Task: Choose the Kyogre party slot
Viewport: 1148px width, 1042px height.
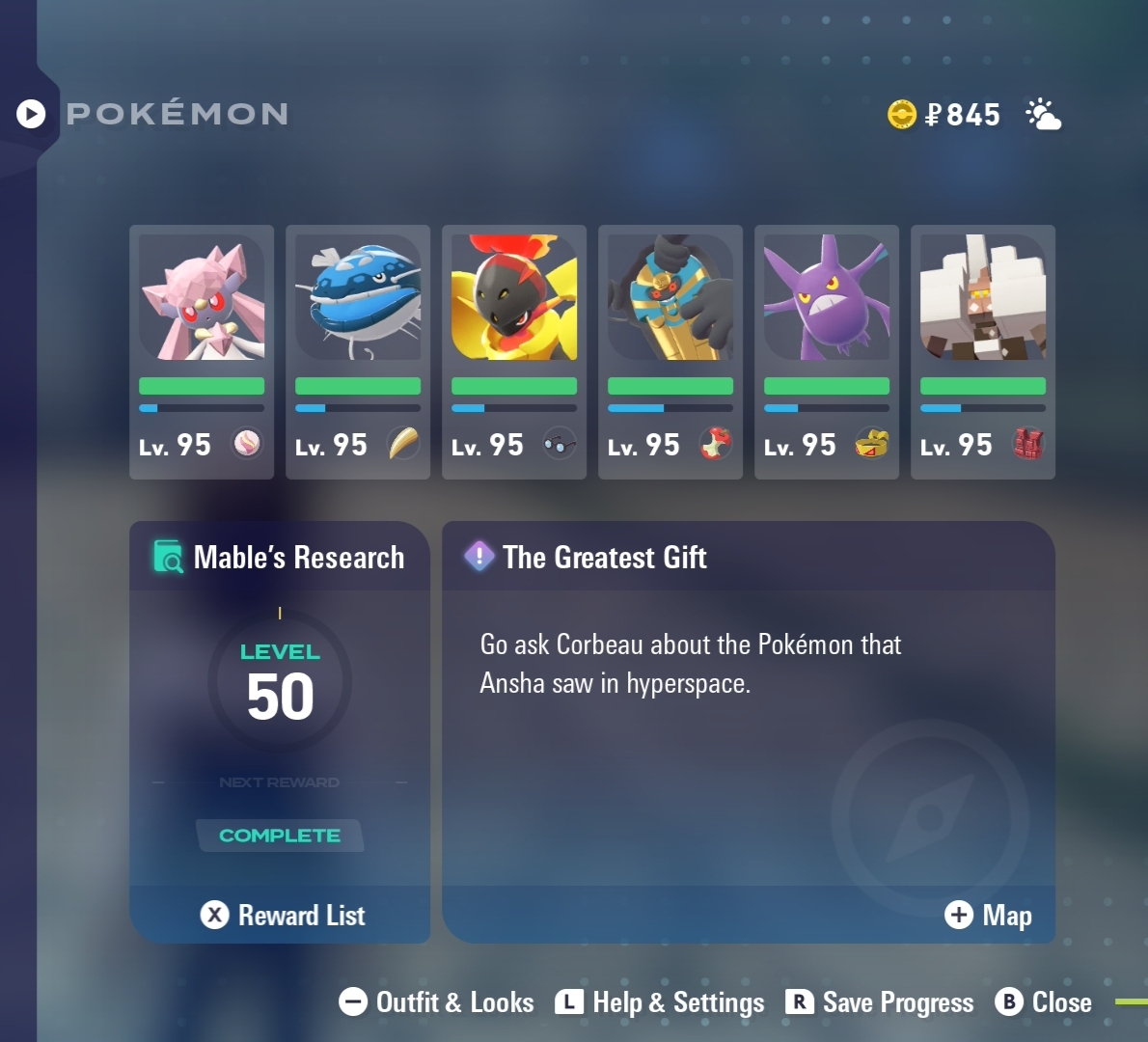Action: (358, 351)
